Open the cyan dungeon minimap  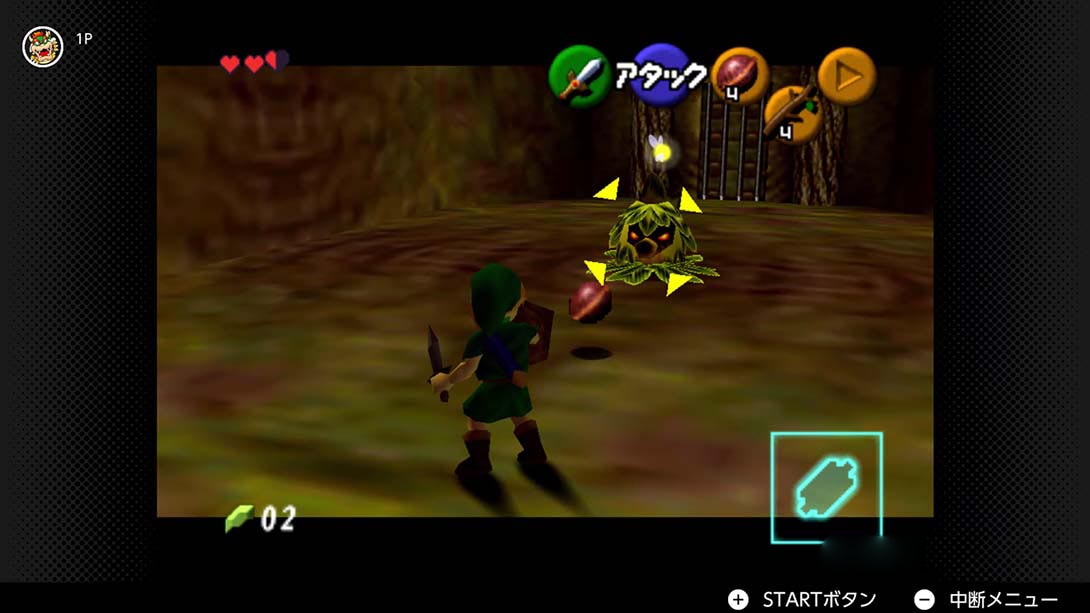click(826, 487)
